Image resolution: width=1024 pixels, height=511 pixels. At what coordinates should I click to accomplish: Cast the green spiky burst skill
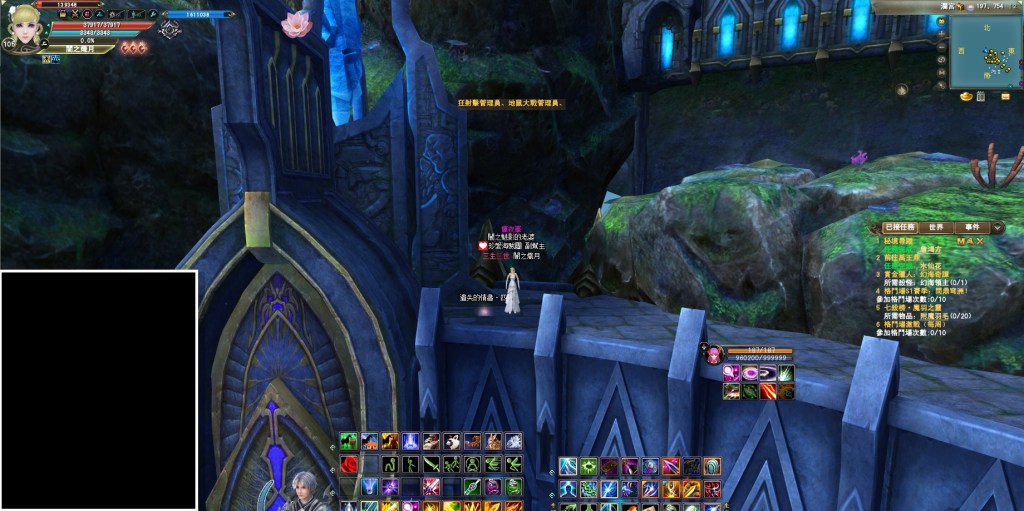click(x=588, y=466)
